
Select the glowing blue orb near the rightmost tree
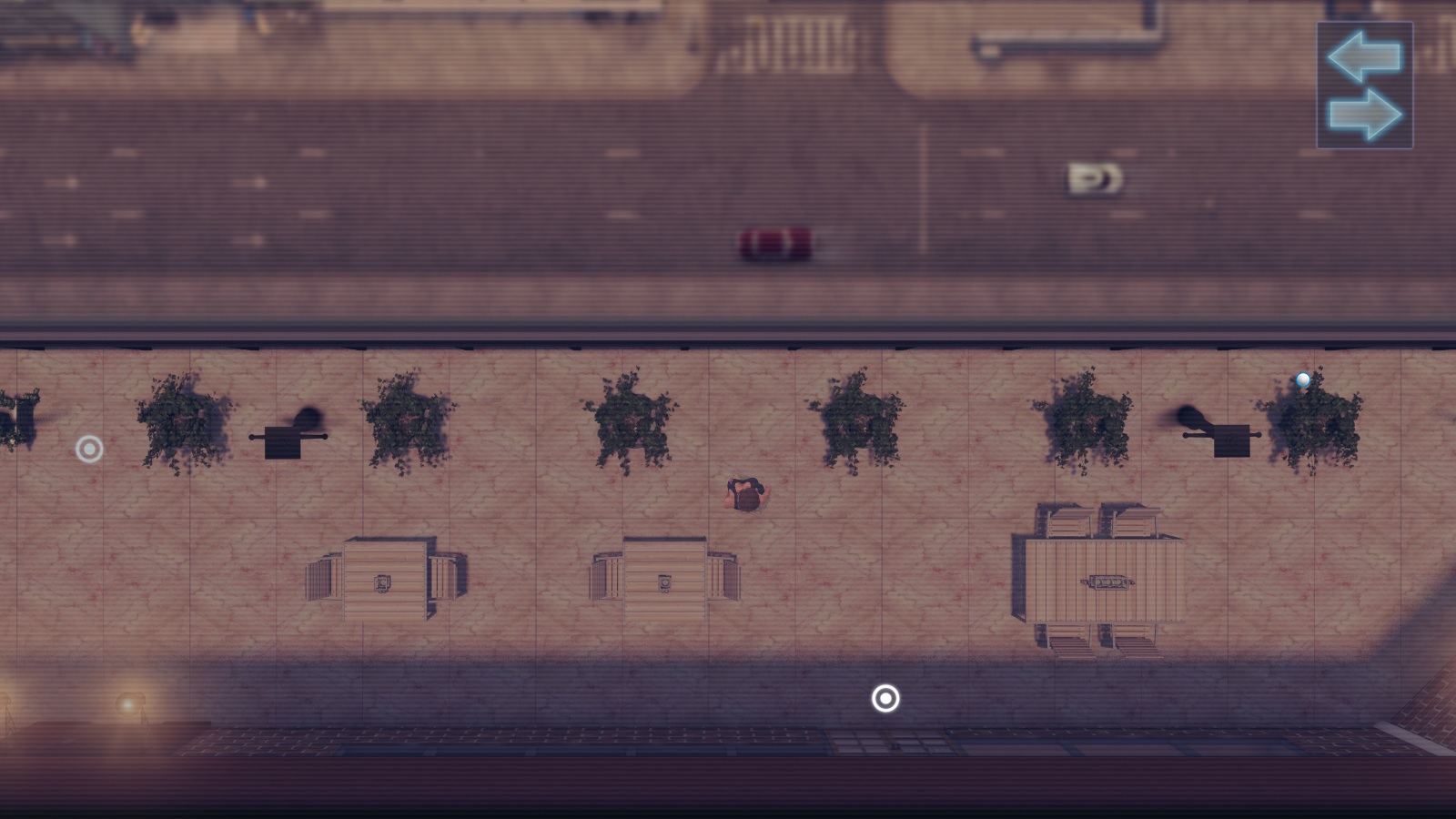click(1303, 379)
